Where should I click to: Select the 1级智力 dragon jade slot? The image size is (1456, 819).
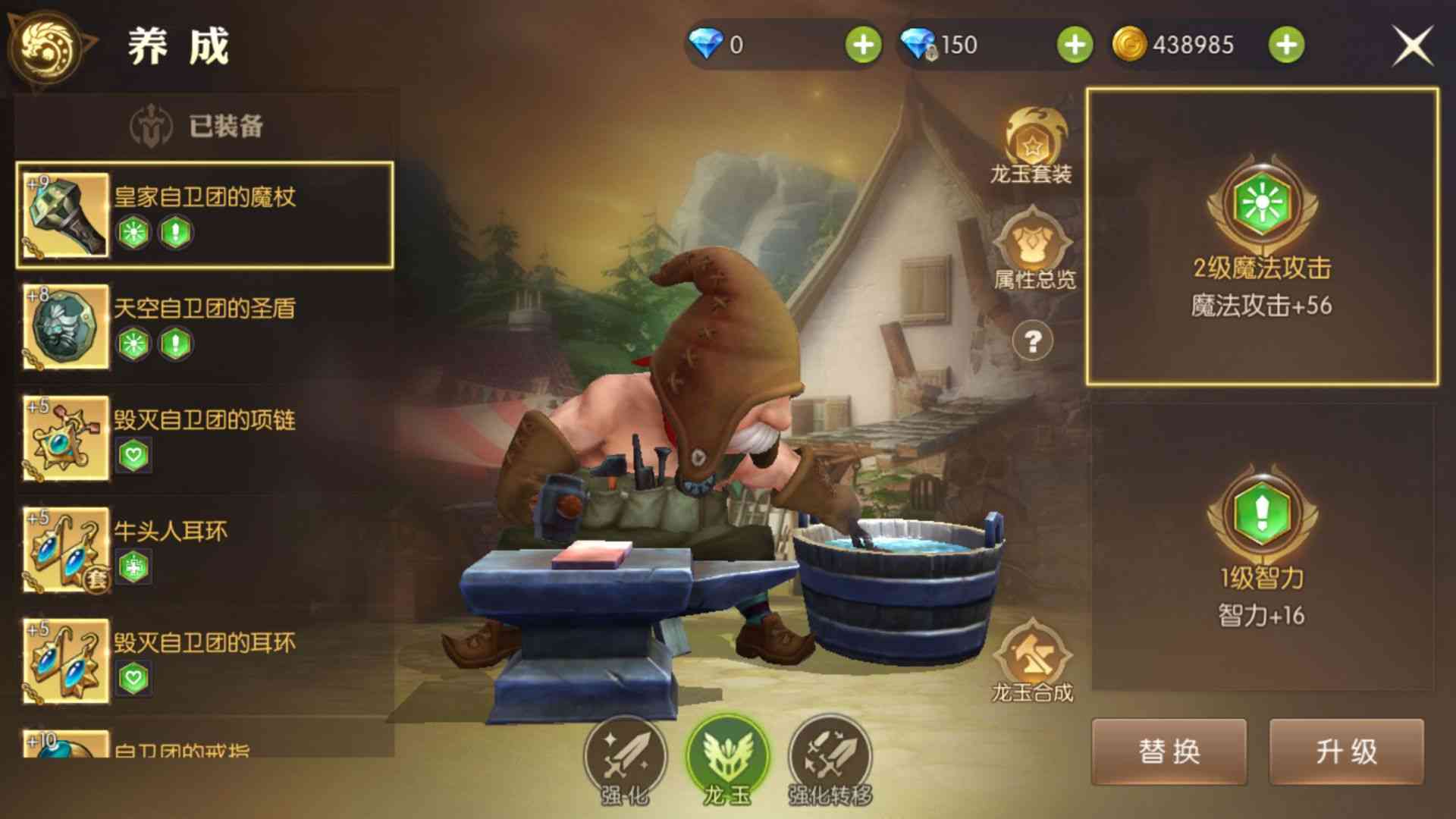click(1262, 546)
